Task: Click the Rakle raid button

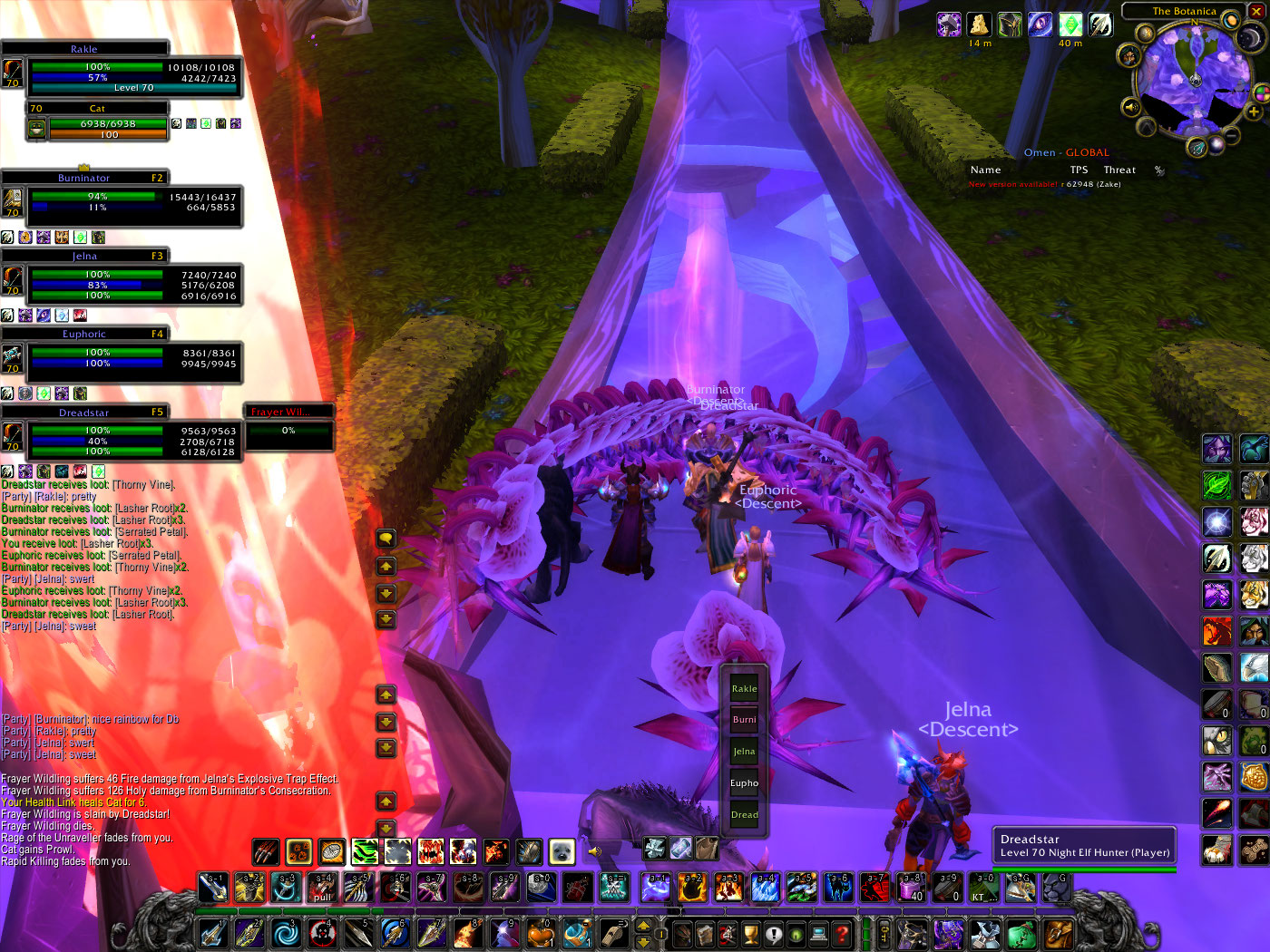Action: [744, 688]
